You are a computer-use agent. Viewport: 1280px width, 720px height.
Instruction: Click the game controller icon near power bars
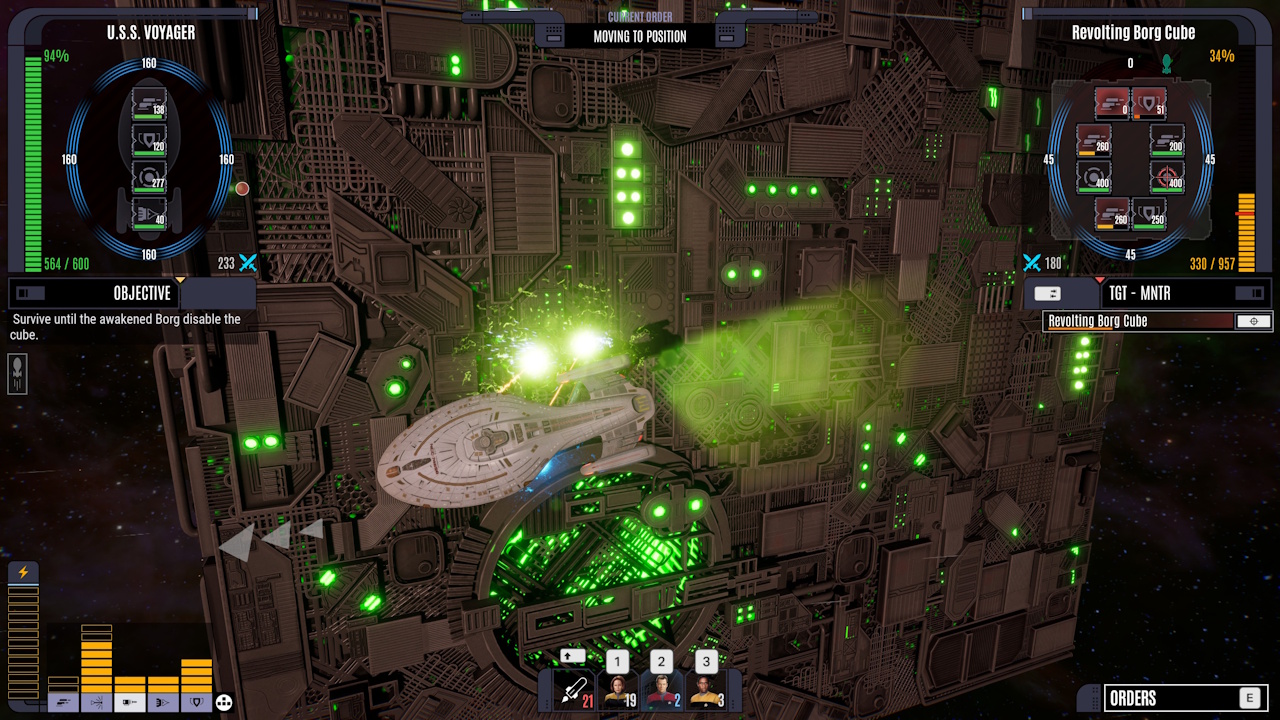(224, 702)
